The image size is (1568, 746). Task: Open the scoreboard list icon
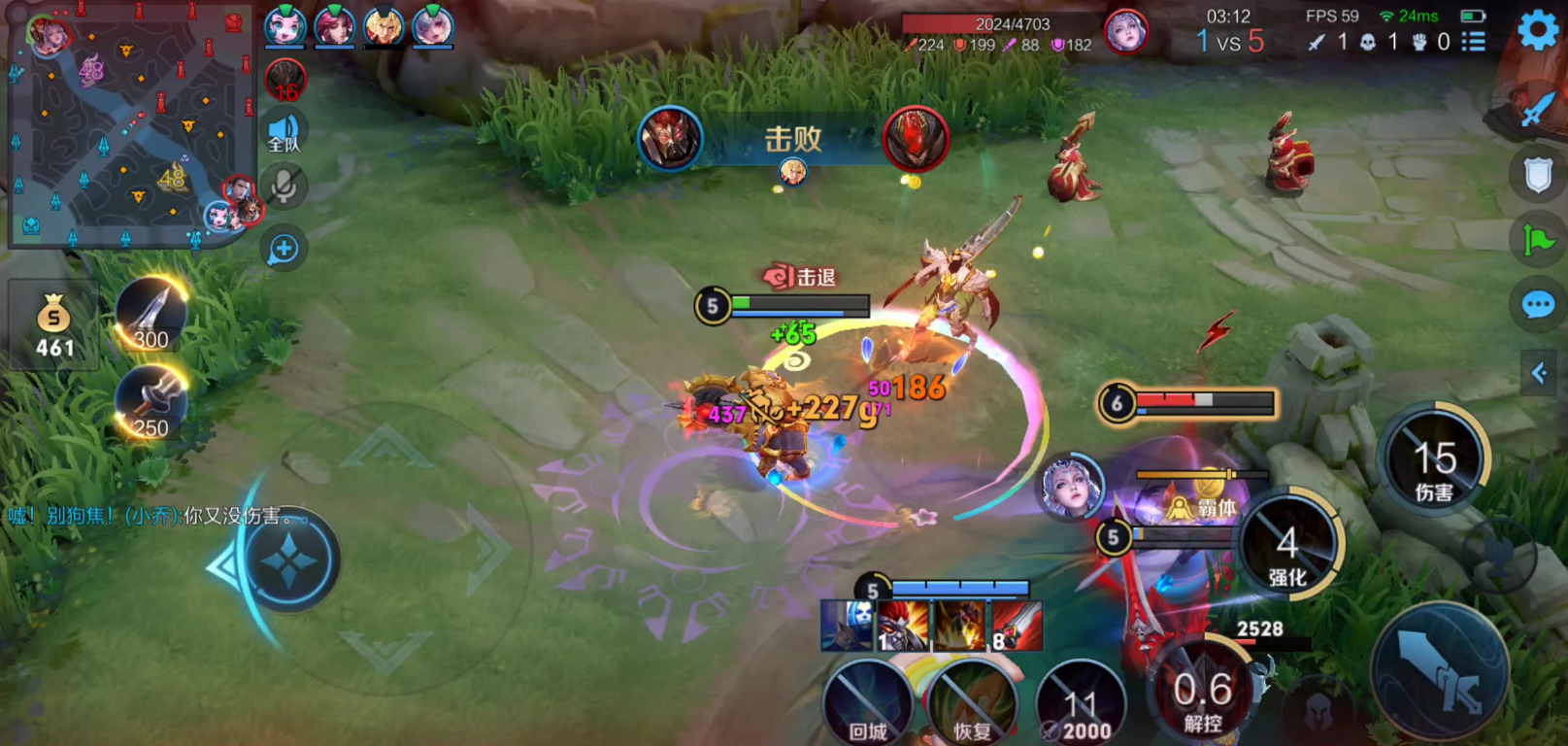[x=1474, y=42]
